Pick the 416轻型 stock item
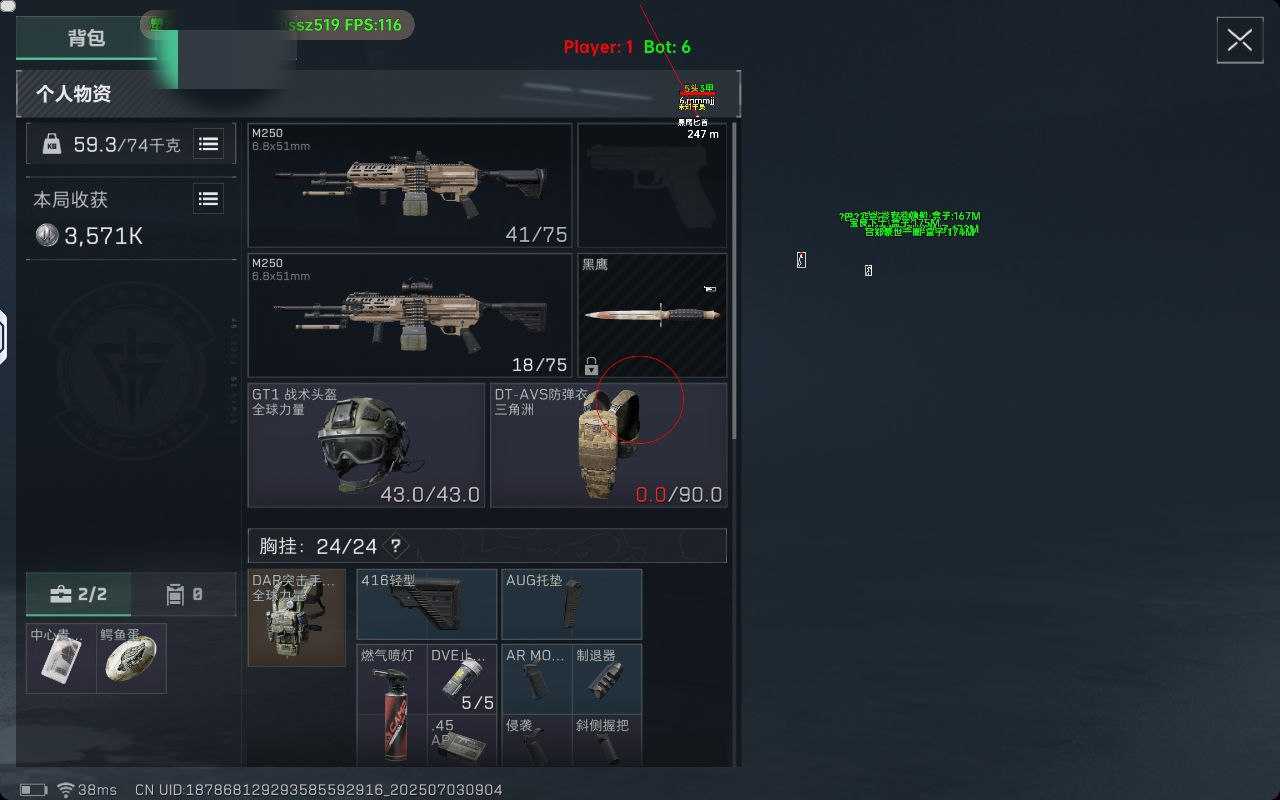This screenshot has height=800, width=1280. tap(427, 604)
